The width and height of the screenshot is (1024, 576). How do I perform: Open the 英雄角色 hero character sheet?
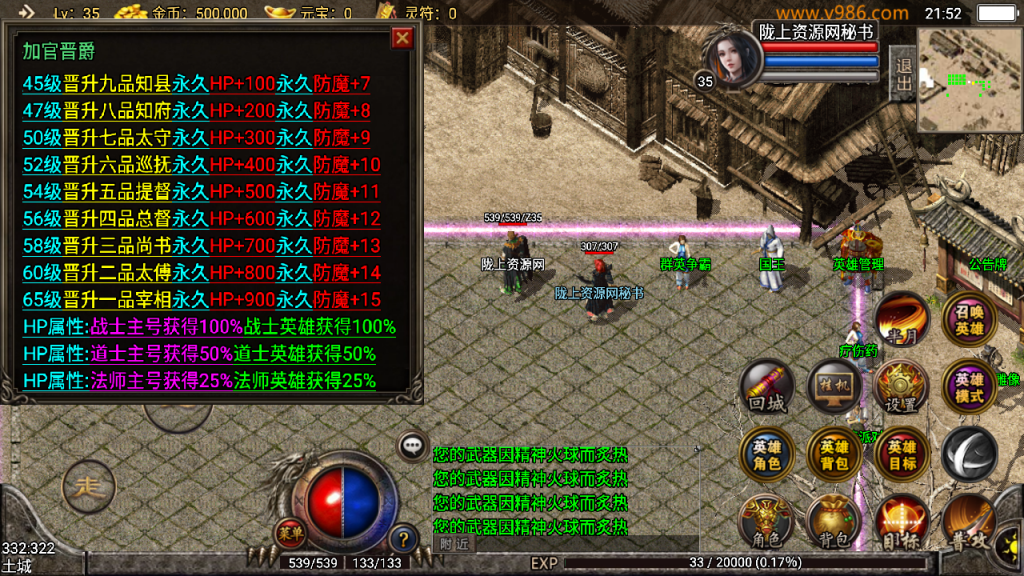pyautogui.click(x=767, y=455)
